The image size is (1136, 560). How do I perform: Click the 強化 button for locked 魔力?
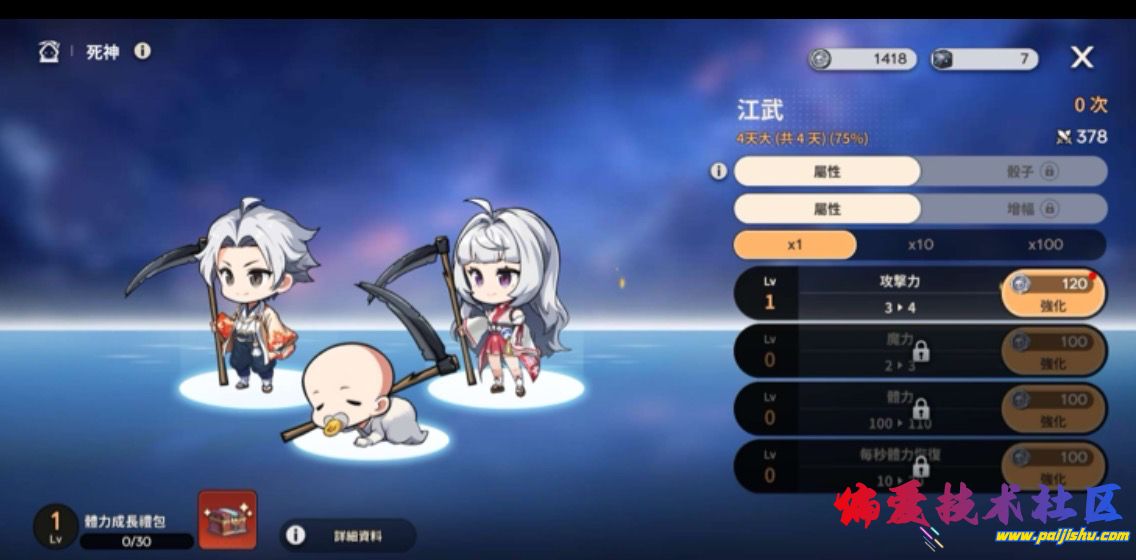[x=1053, y=352]
